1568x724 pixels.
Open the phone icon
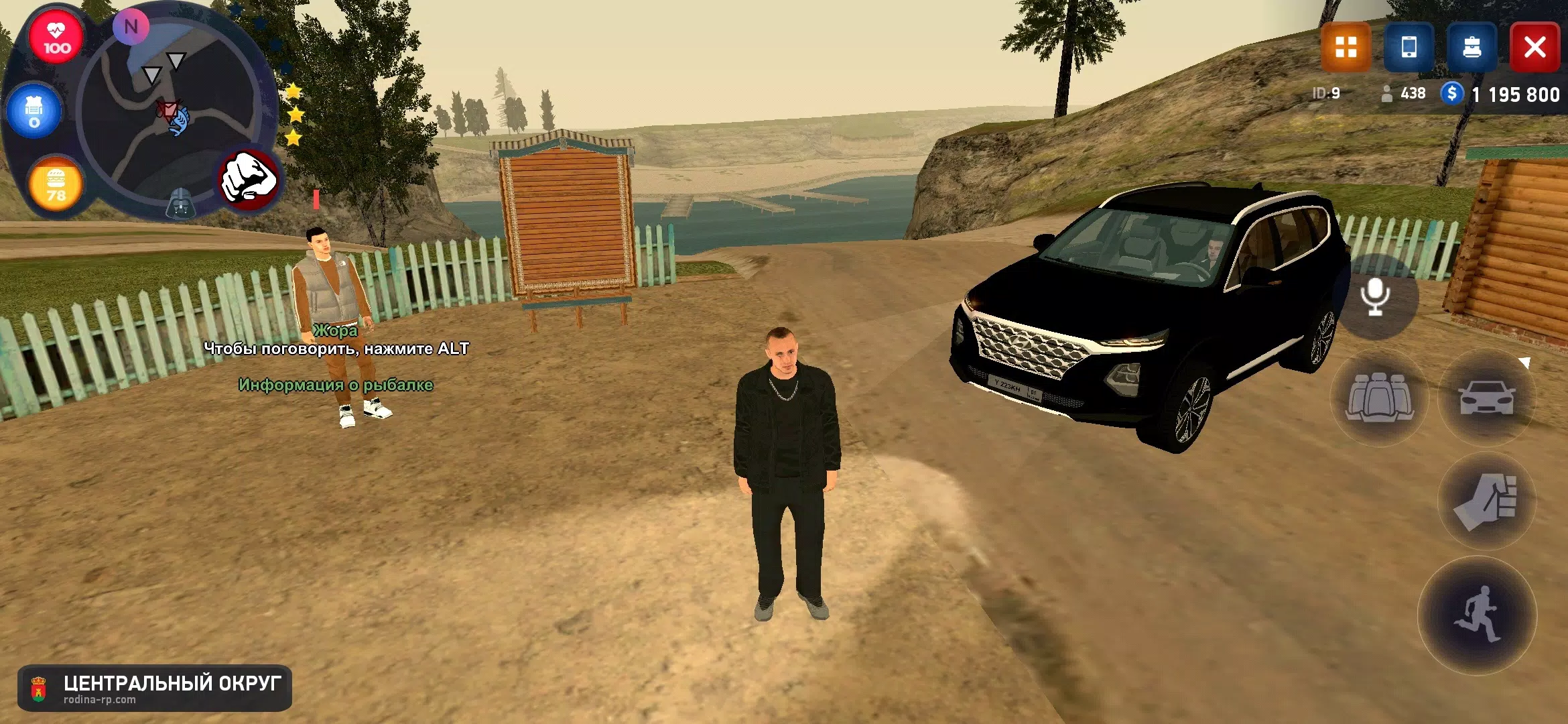pyautogui.click(x=1409, y=48)
